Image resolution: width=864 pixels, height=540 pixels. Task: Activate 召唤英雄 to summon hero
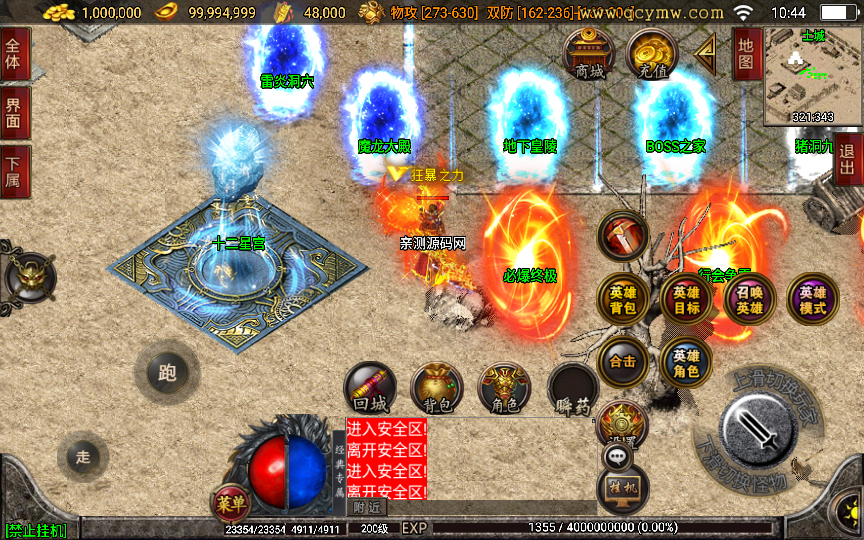pos(750,299)
